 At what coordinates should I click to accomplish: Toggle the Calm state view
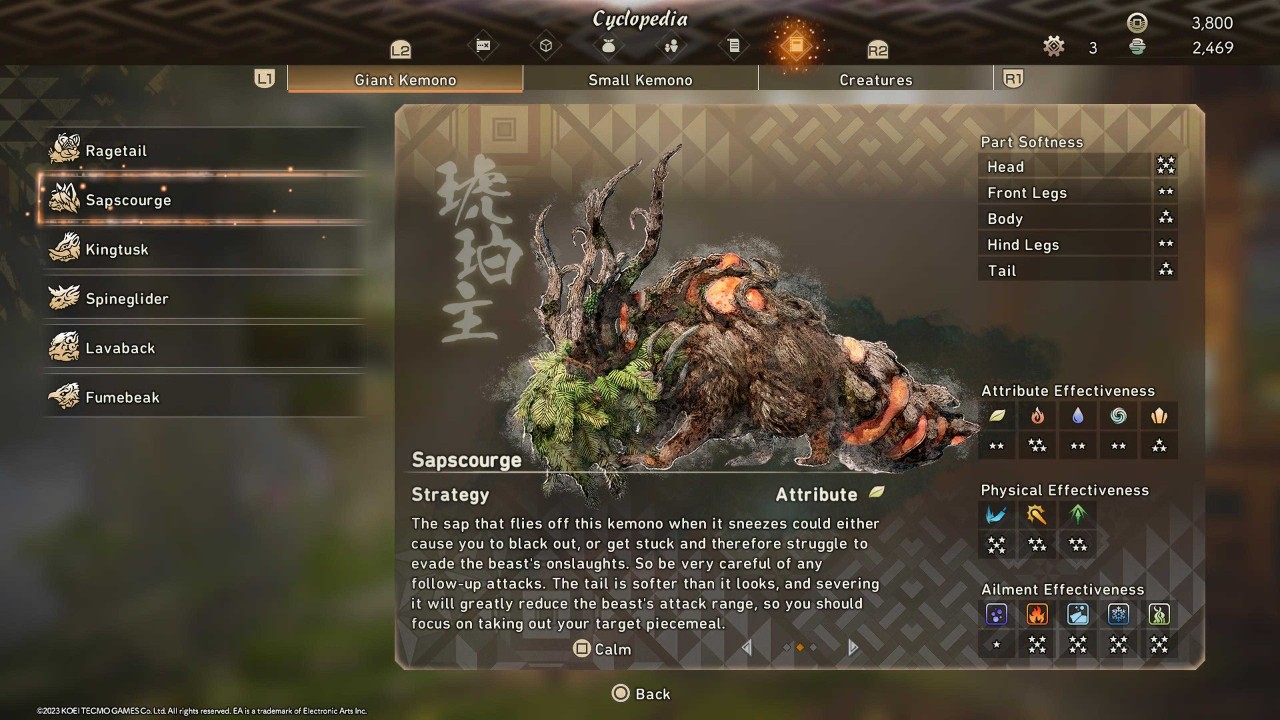(x=602, y=649)
